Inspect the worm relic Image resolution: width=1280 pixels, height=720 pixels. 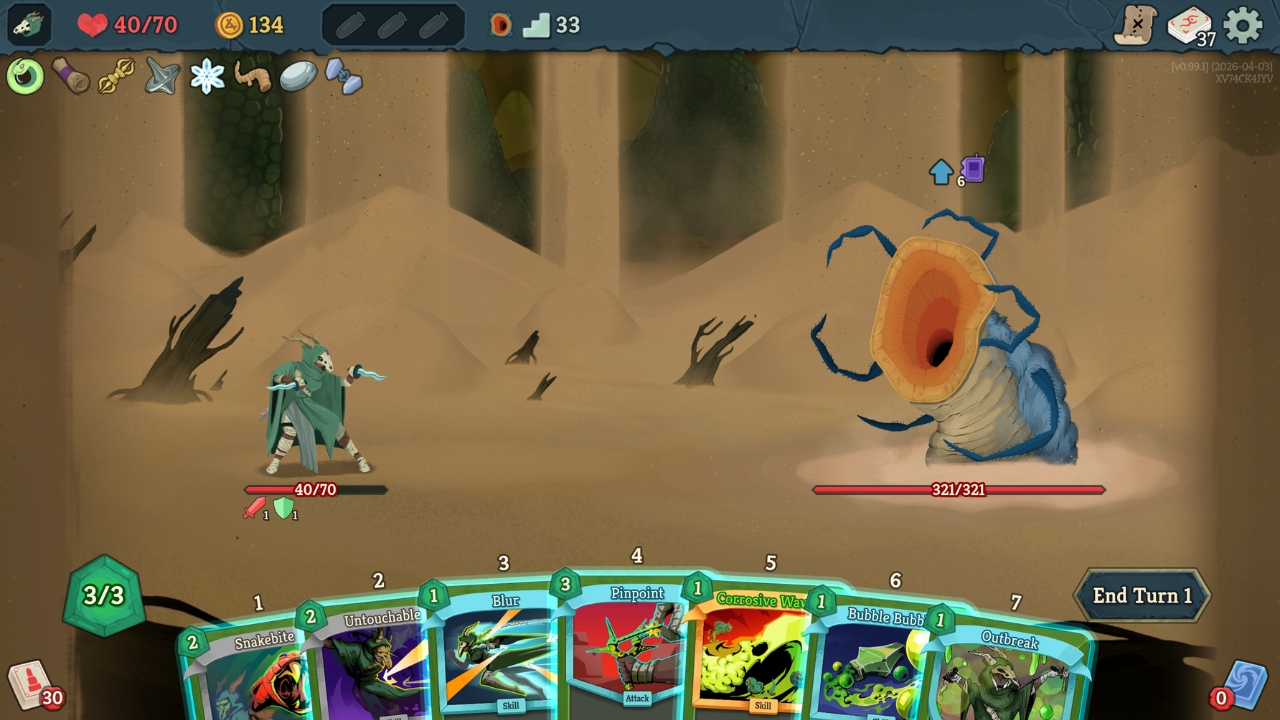point(252,76)
